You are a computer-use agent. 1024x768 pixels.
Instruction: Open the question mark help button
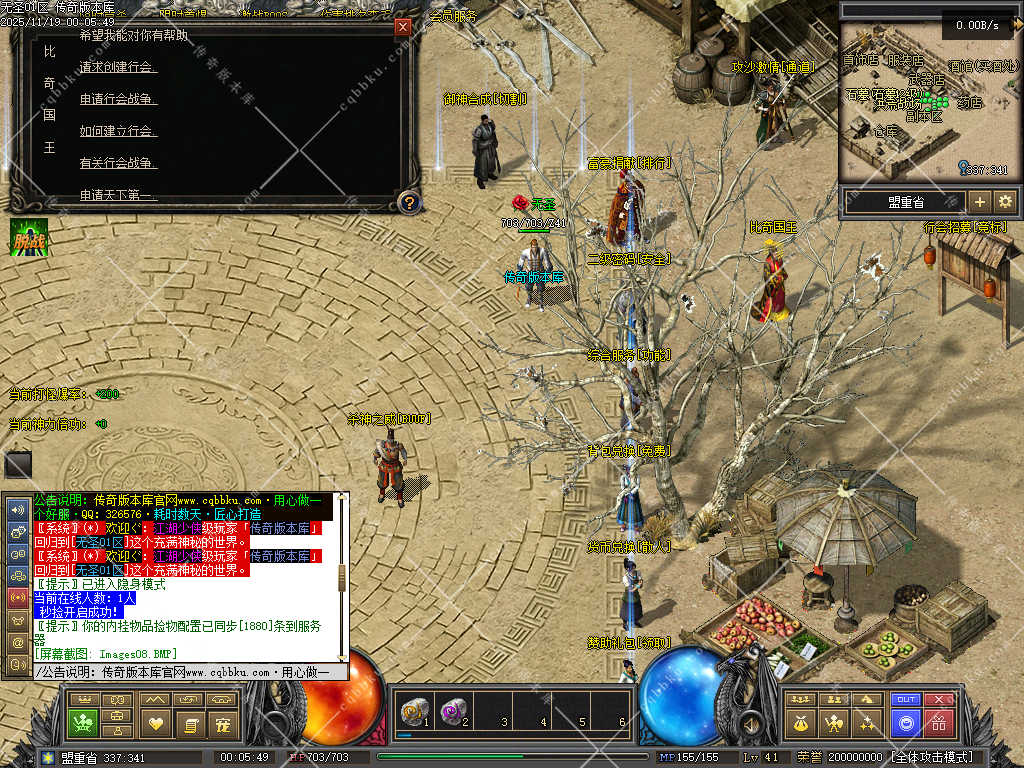408,202
